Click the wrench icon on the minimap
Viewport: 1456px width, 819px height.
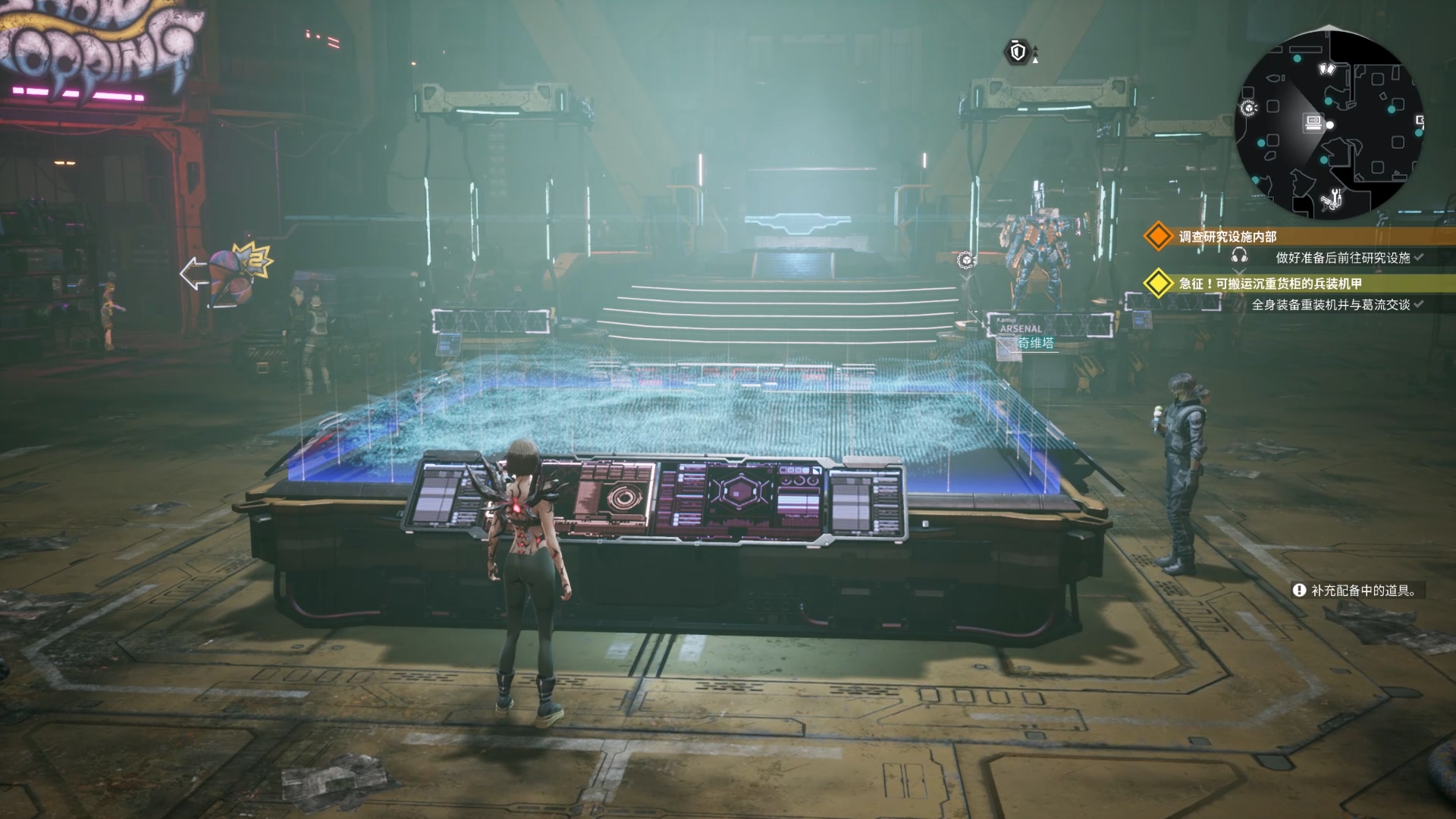[x=1331, y=199]
